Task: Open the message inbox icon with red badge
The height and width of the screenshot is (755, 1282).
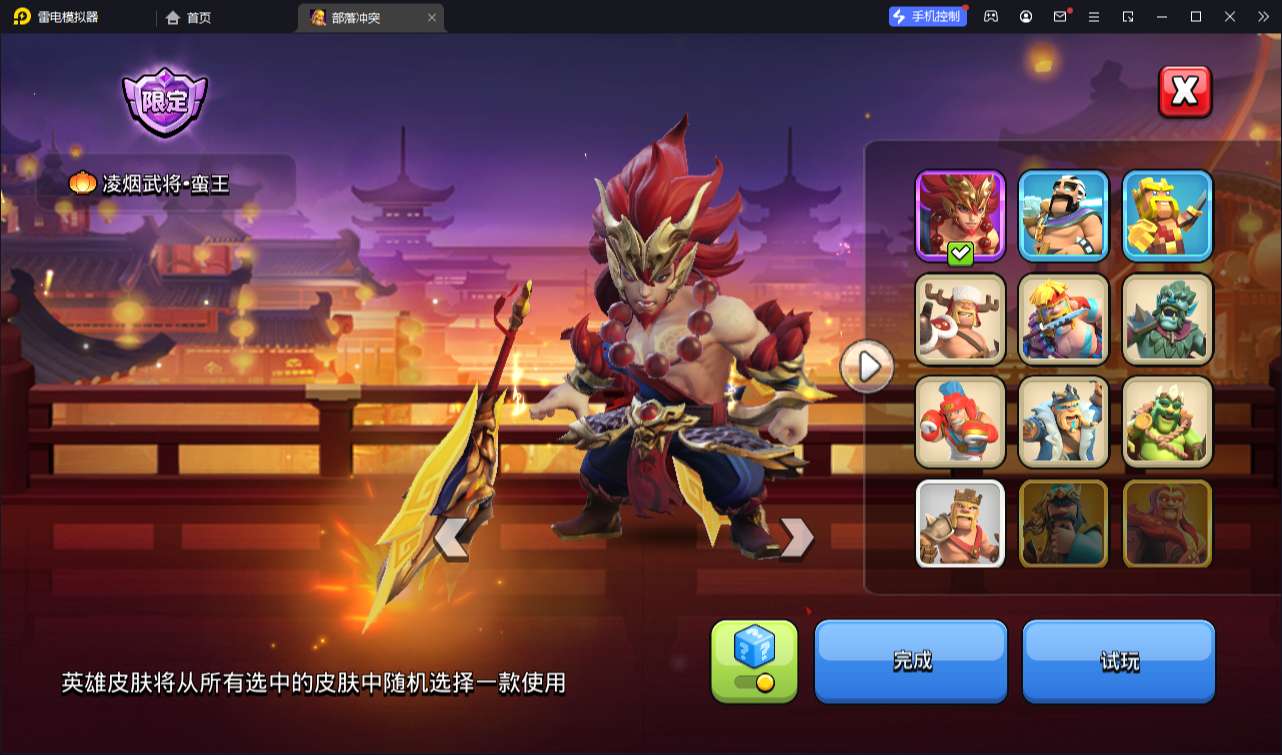Action: [1061, 17]
